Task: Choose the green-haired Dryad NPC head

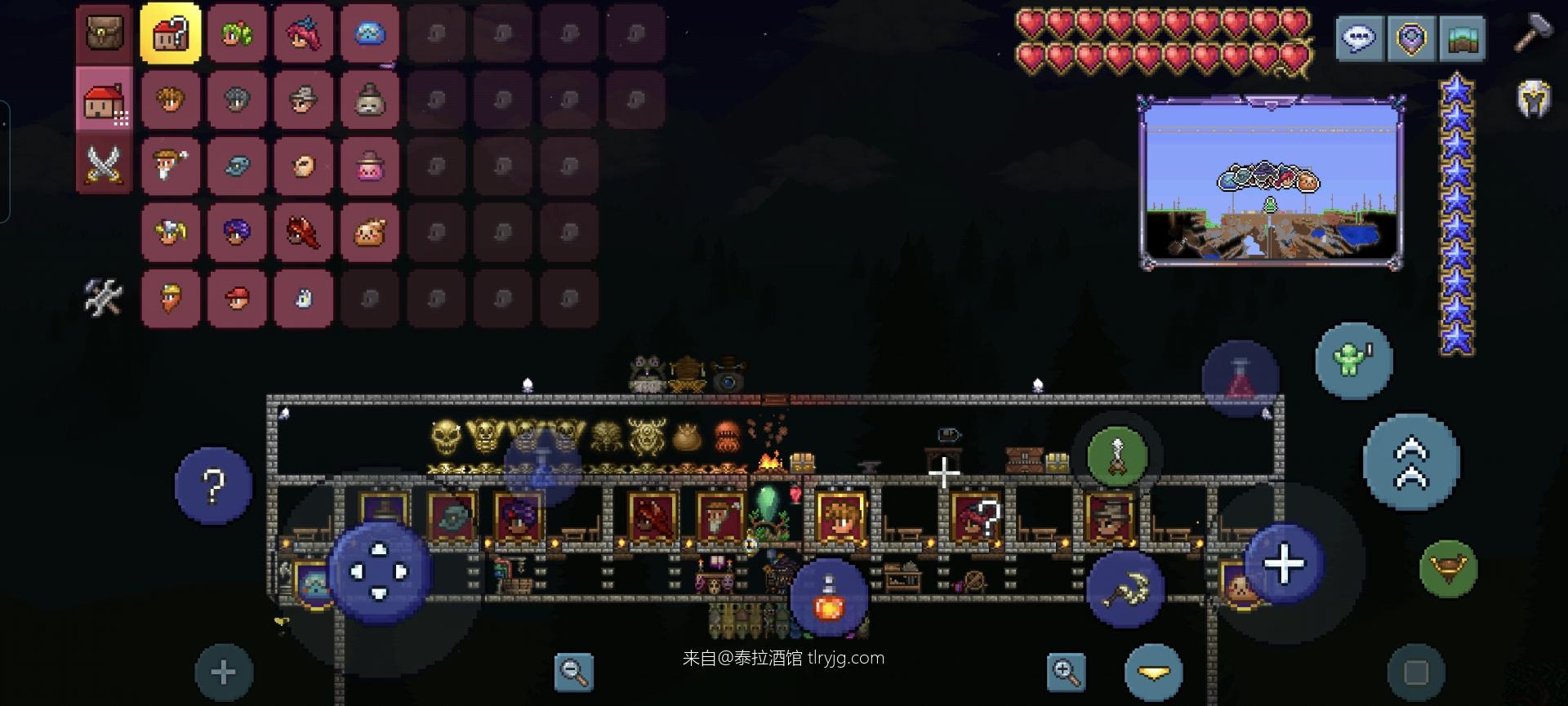Action: pos(237,34)
